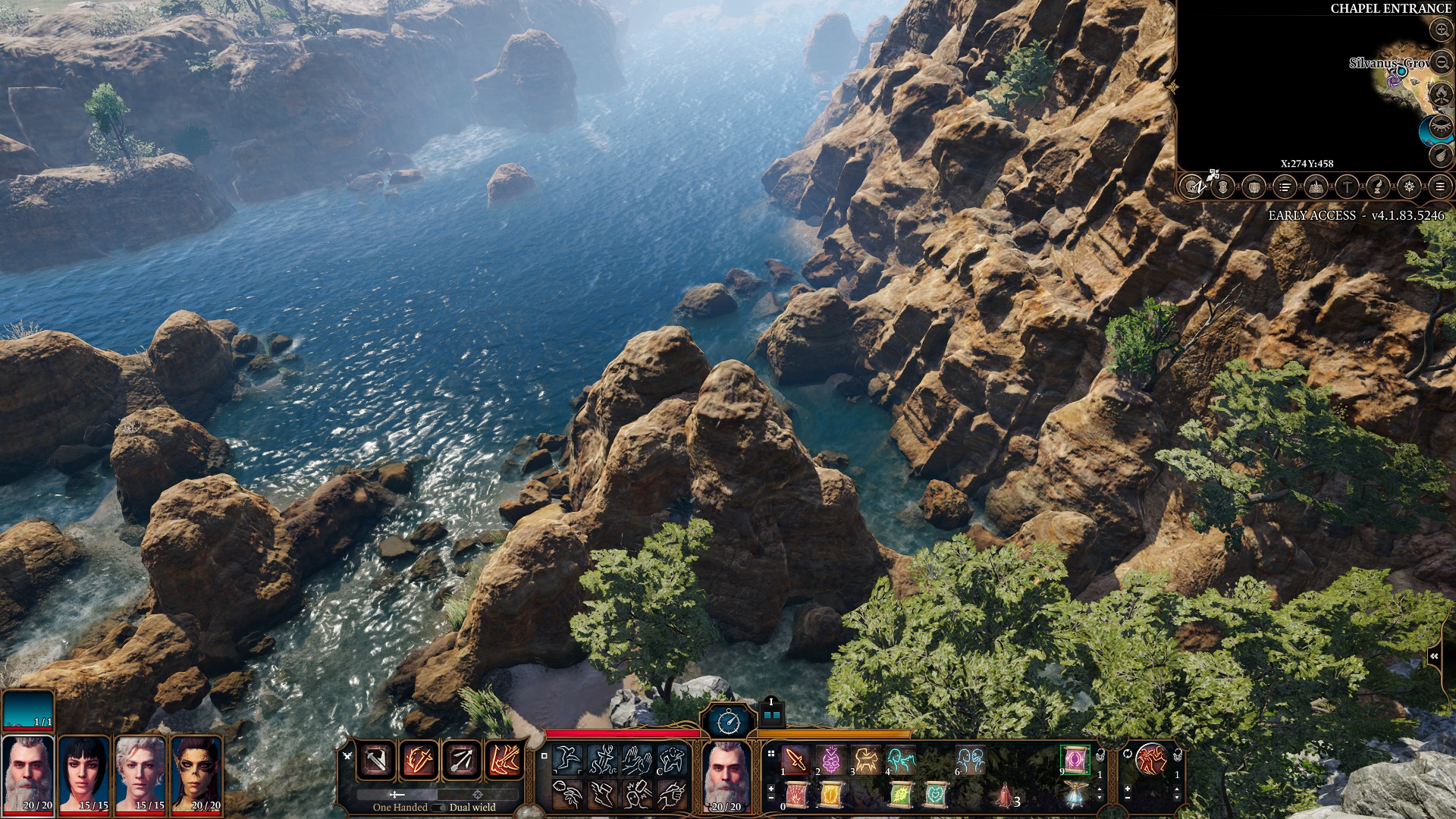1456x819 pixels.
Task: Use the main hand melee attack
Action: click(x=376, y=760)
